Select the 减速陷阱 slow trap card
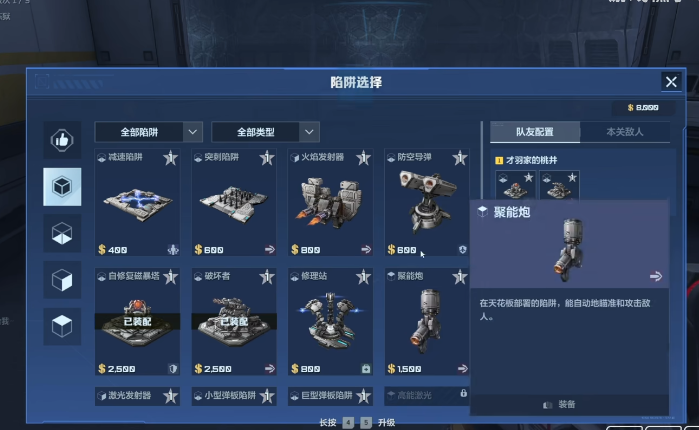 [138, 203]
